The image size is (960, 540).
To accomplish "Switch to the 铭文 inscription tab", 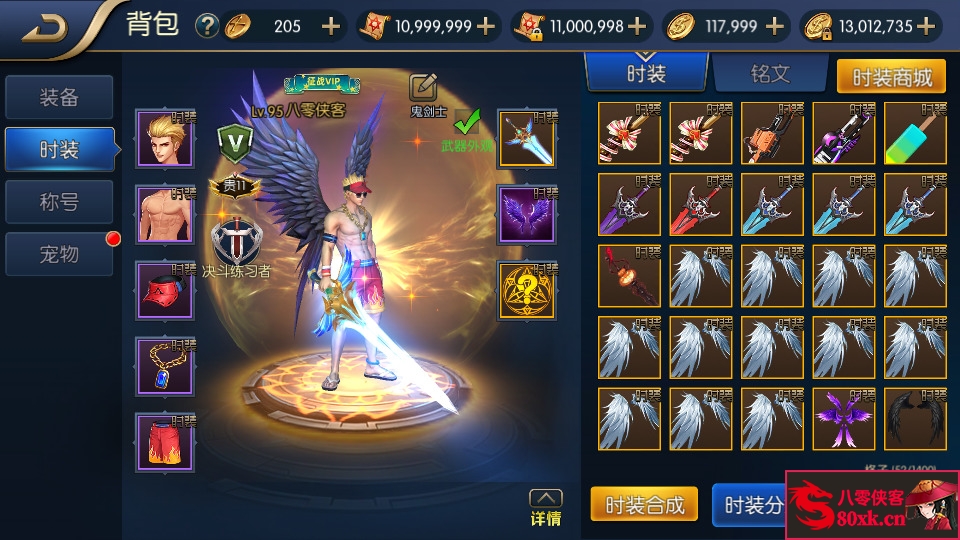I will tap(770, 74).
